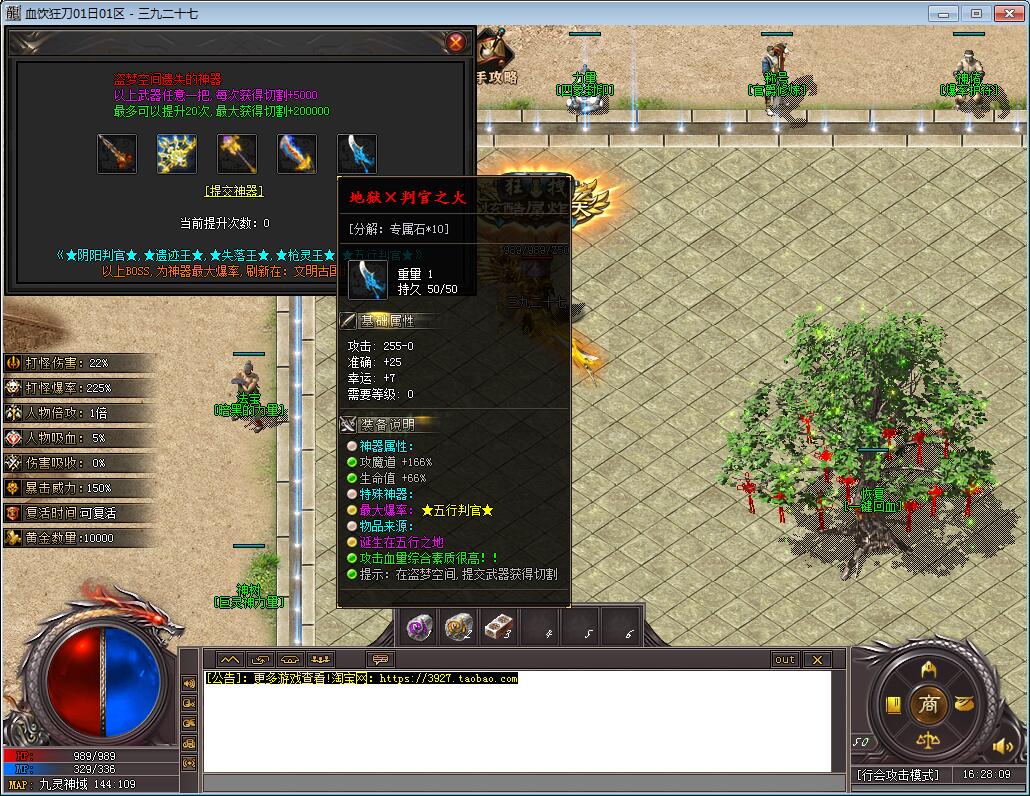Close the chat panel with X
The height and width of the screenshot is (796, 1030).
pos(817,660)
